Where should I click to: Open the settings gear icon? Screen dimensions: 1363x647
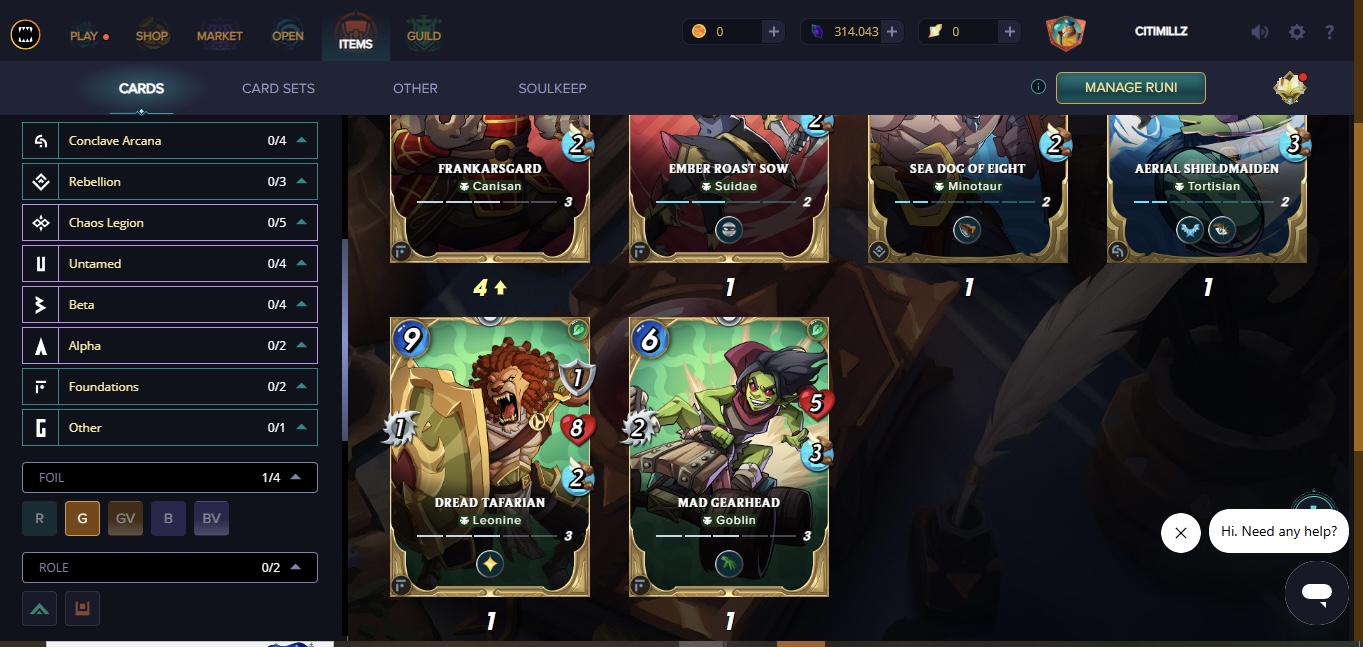(x=1297, y=32)
